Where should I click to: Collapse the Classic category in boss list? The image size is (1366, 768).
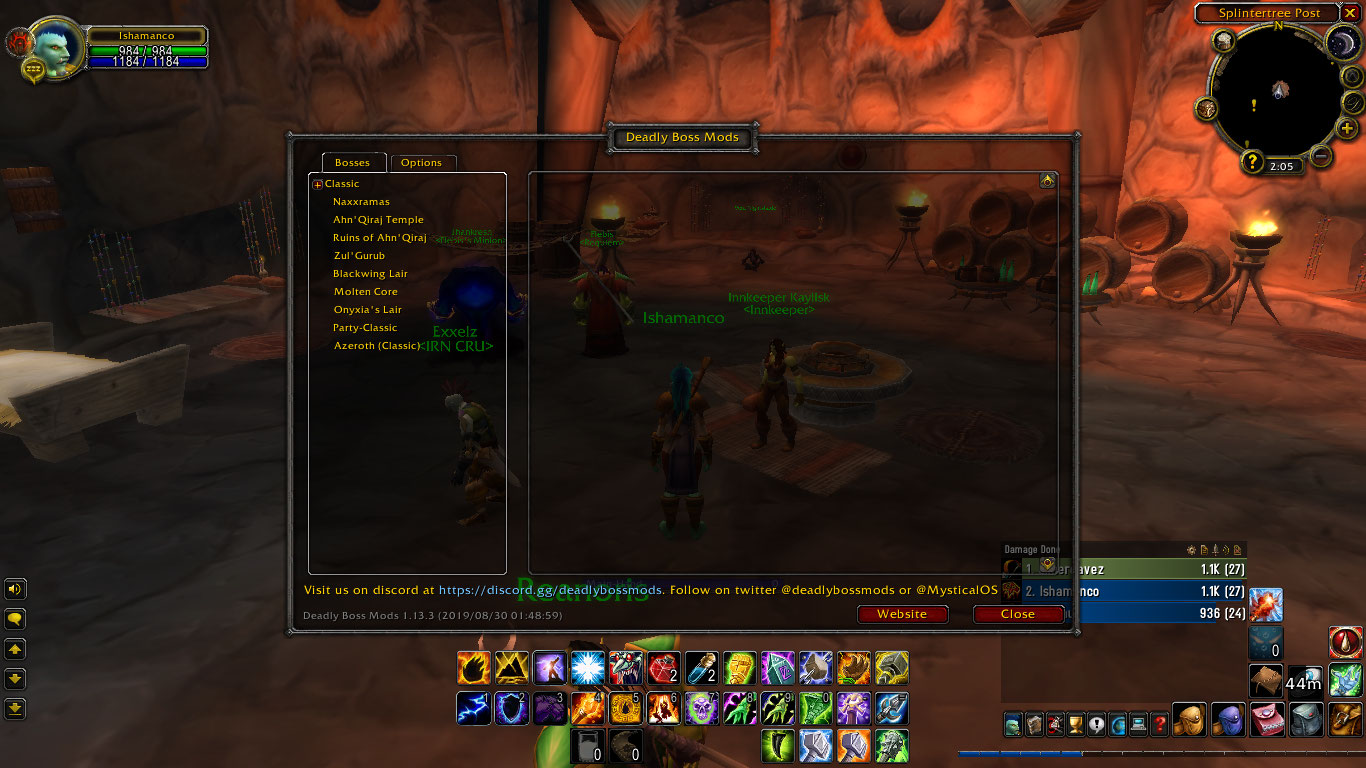[x=318, y=184]
